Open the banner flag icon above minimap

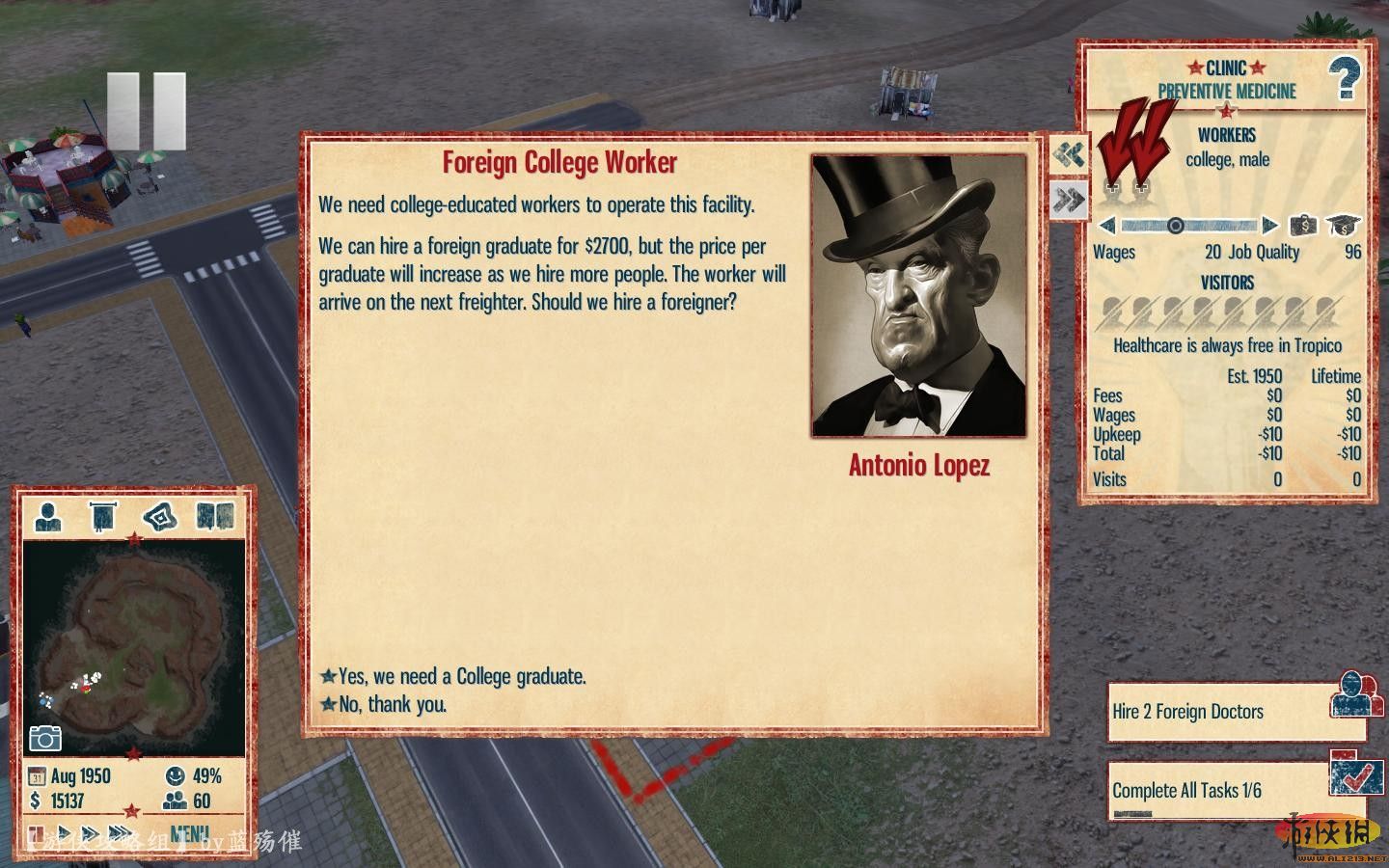[102, 517]
